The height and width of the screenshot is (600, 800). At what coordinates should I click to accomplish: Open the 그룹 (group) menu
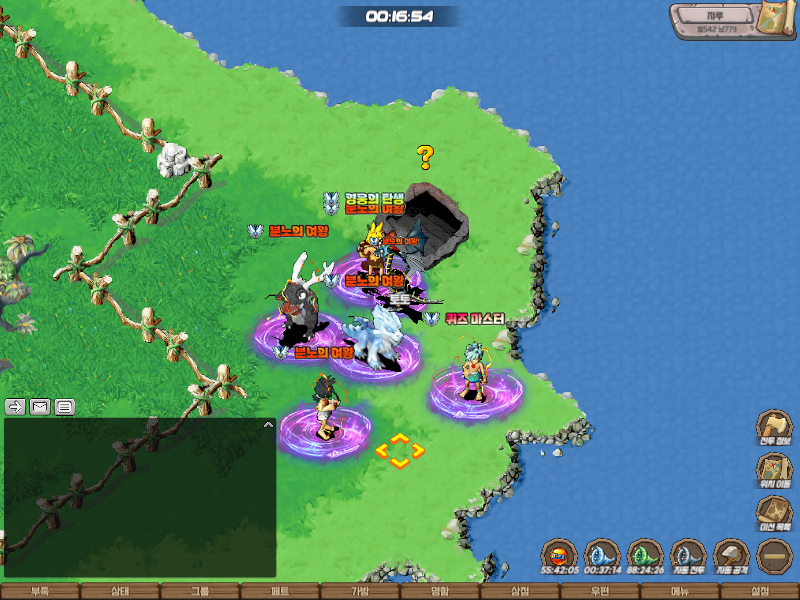[200, 591]
